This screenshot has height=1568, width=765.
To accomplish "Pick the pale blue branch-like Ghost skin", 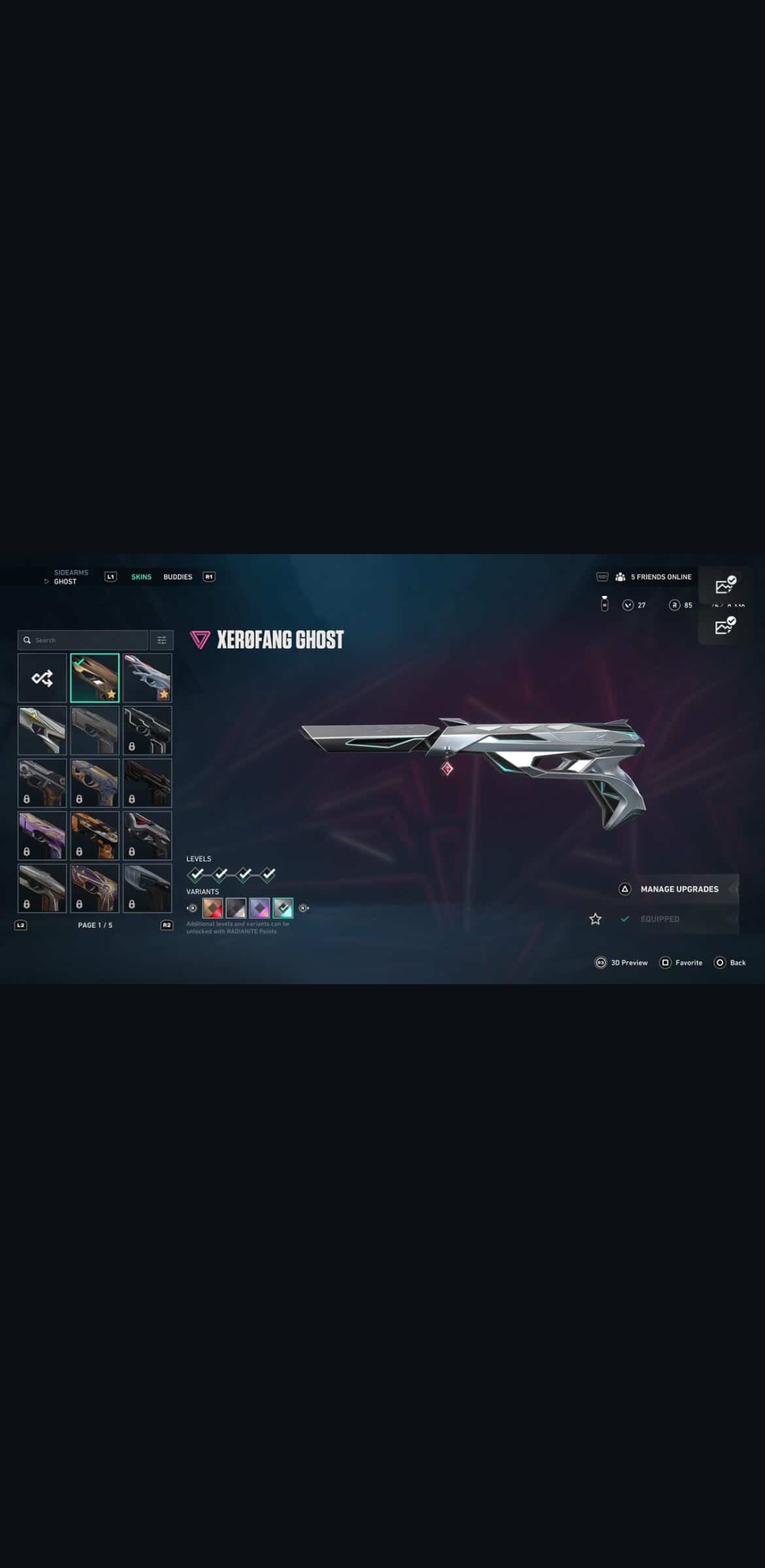I will pyautogui.click(x=147, y=678).
